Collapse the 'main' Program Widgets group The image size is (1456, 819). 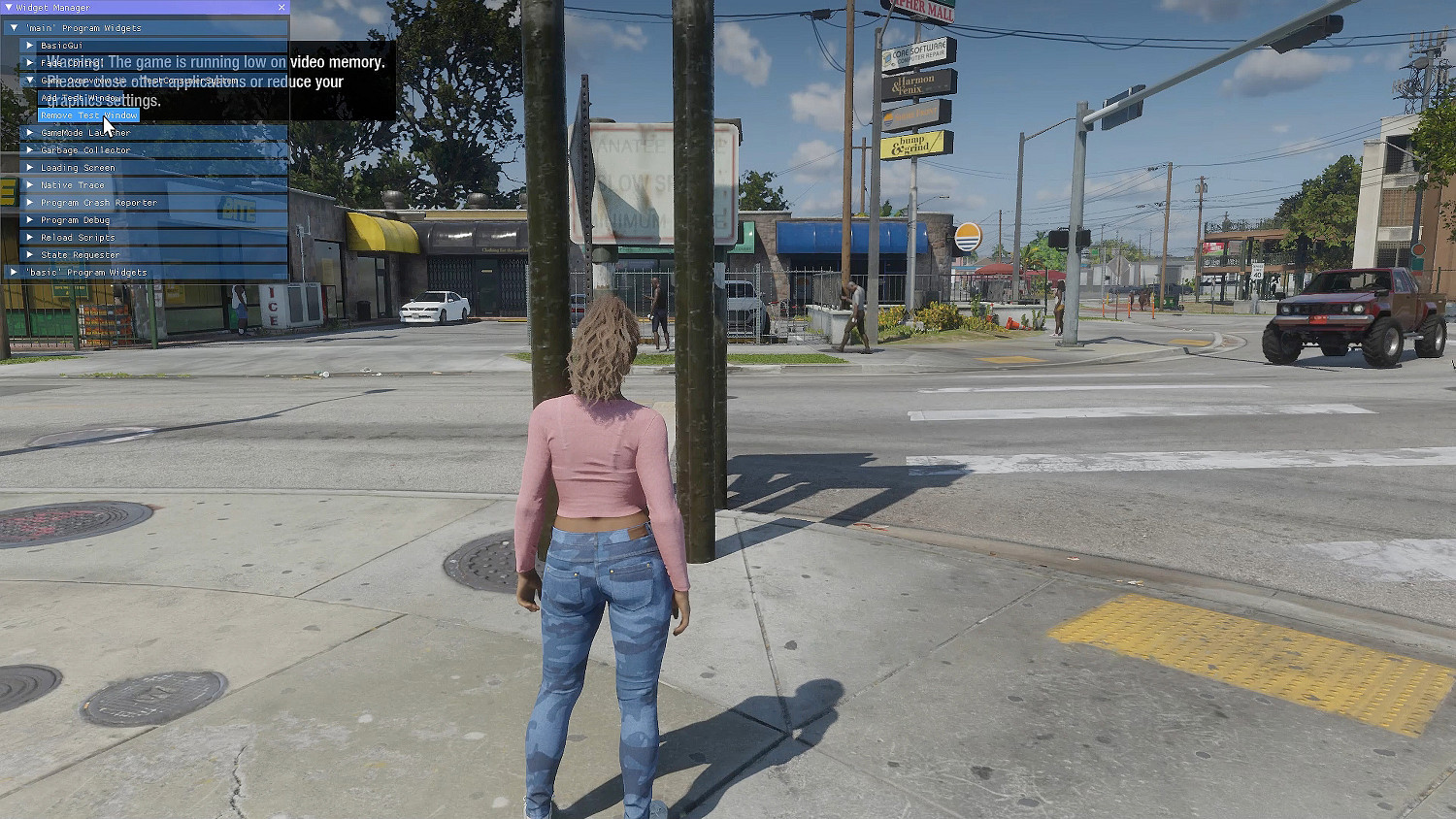[14, 27]
